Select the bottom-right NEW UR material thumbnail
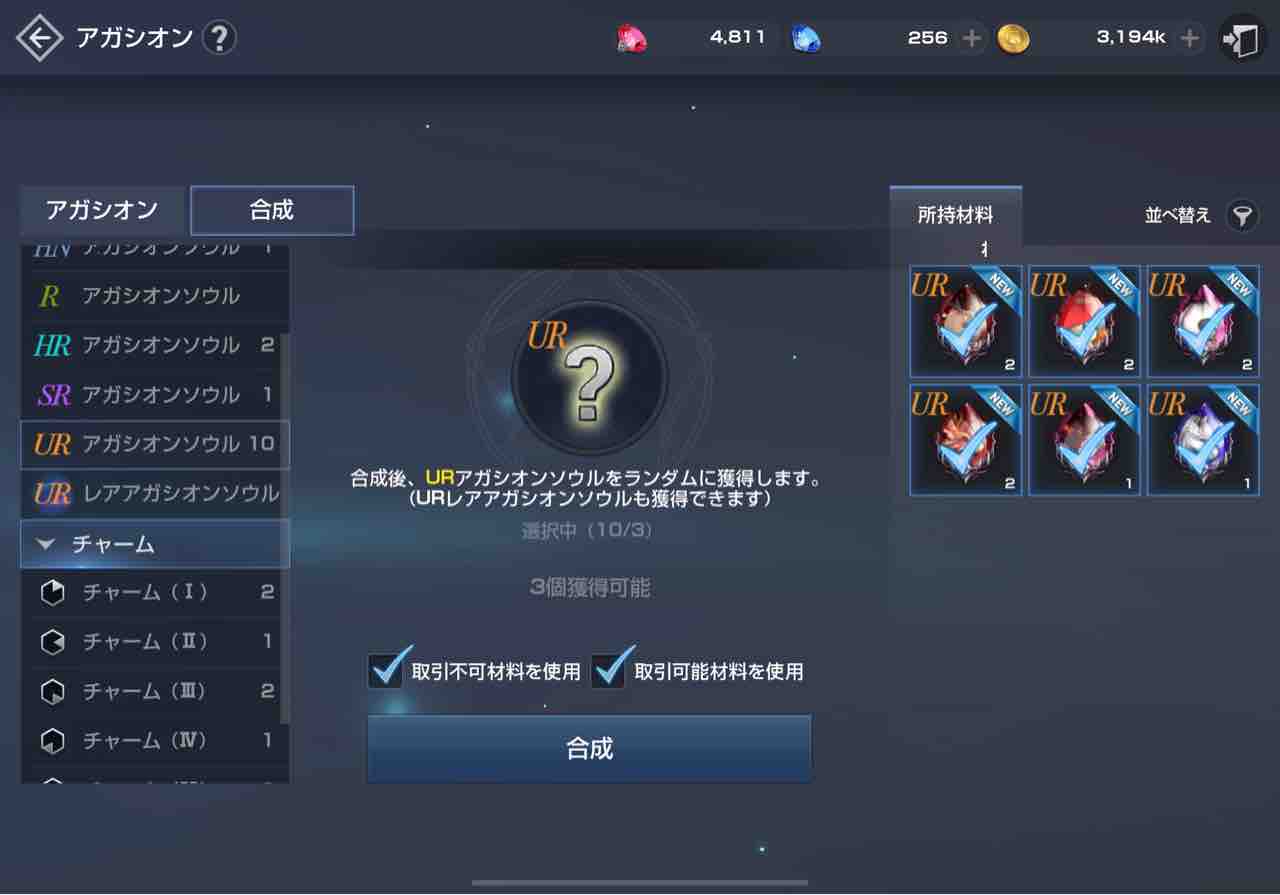Screen dimensions: 1280x895 [x=1202, y=440]
